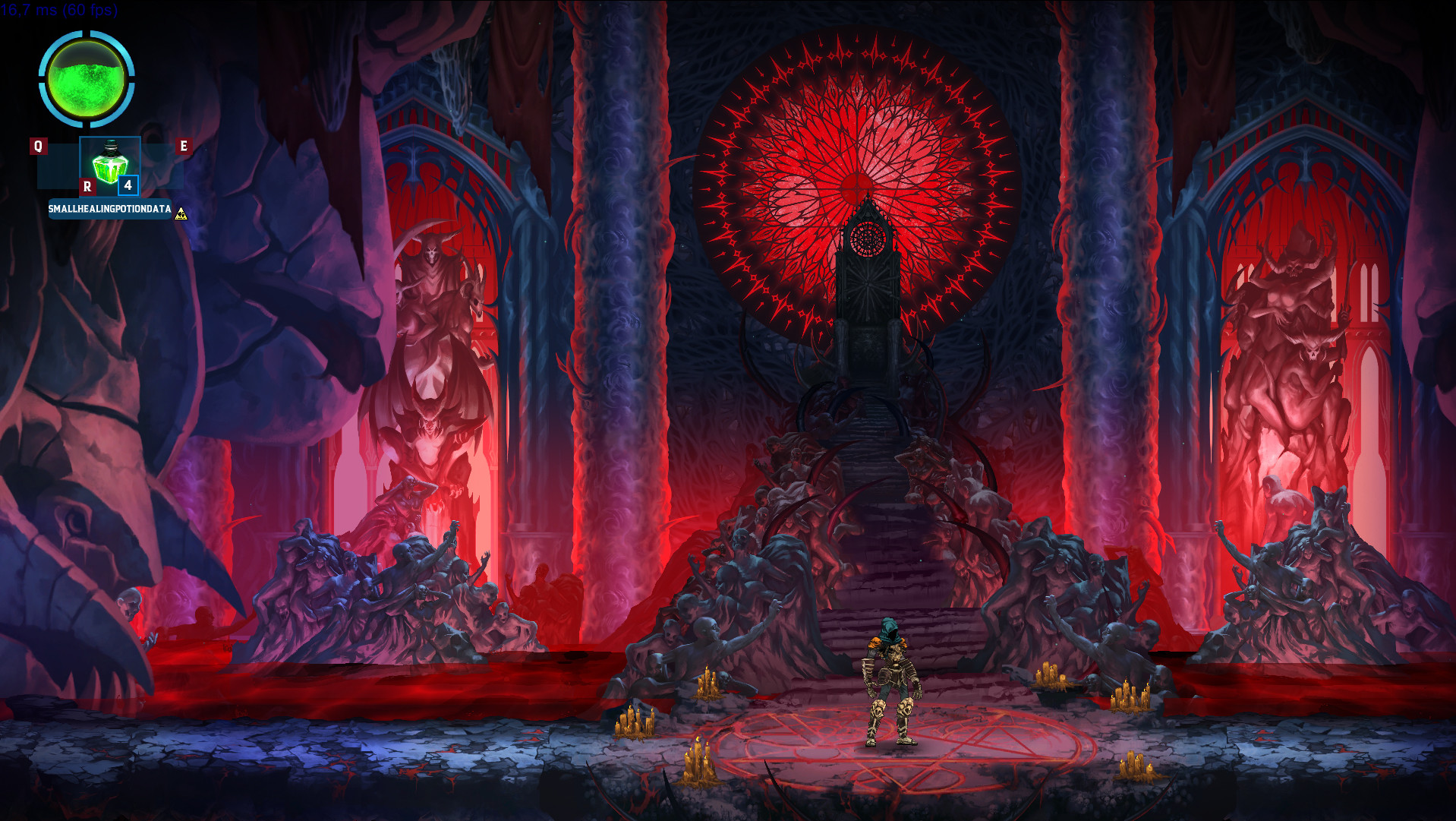Screen dimensions: 1456x821
Task: Click the potion quantity counter showing 4
Action: tap(128, 186)
